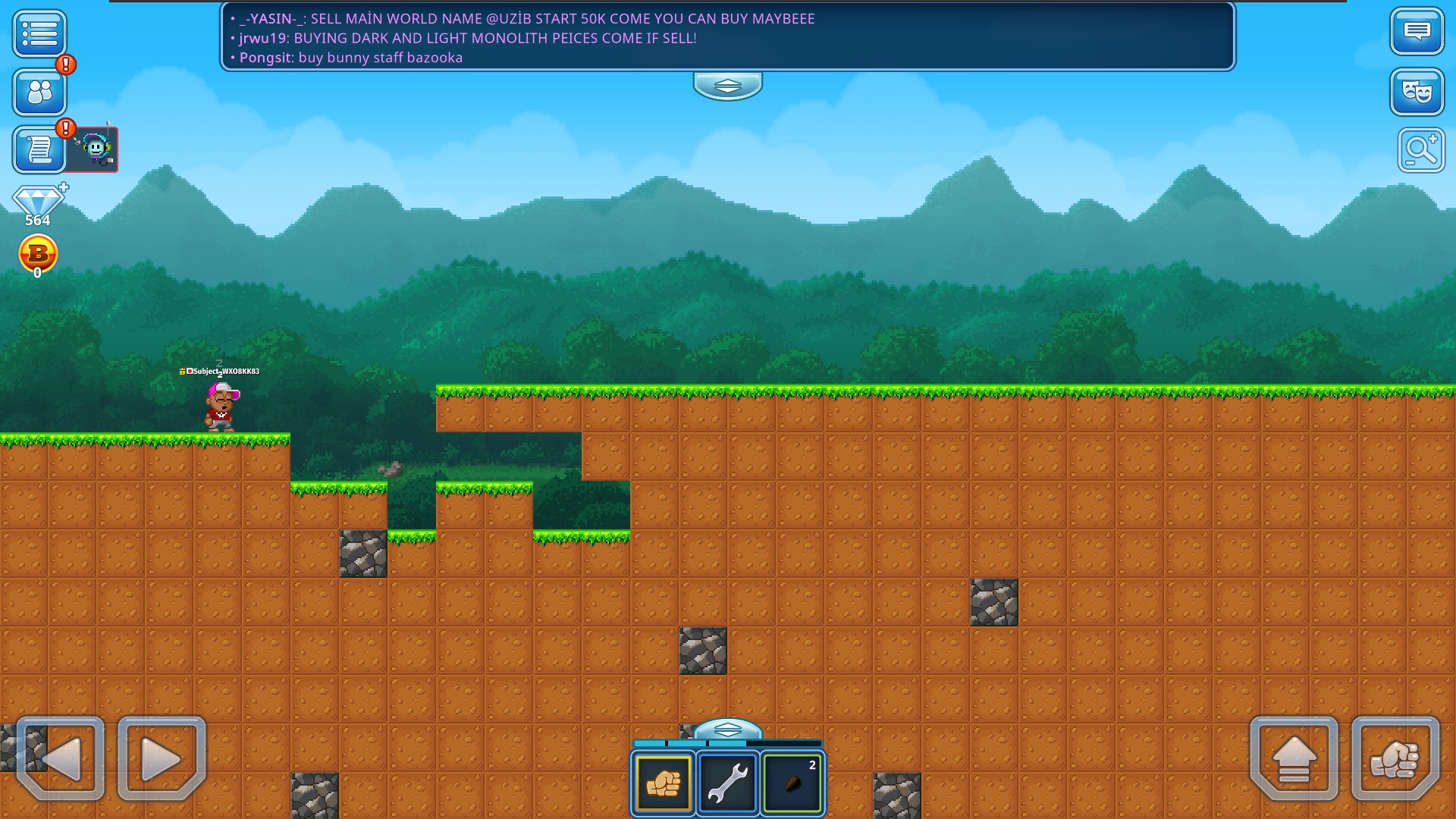Viewport: 1456px width, 819px height.
Task: Open the world menu list icon
Action: (39, 34)
